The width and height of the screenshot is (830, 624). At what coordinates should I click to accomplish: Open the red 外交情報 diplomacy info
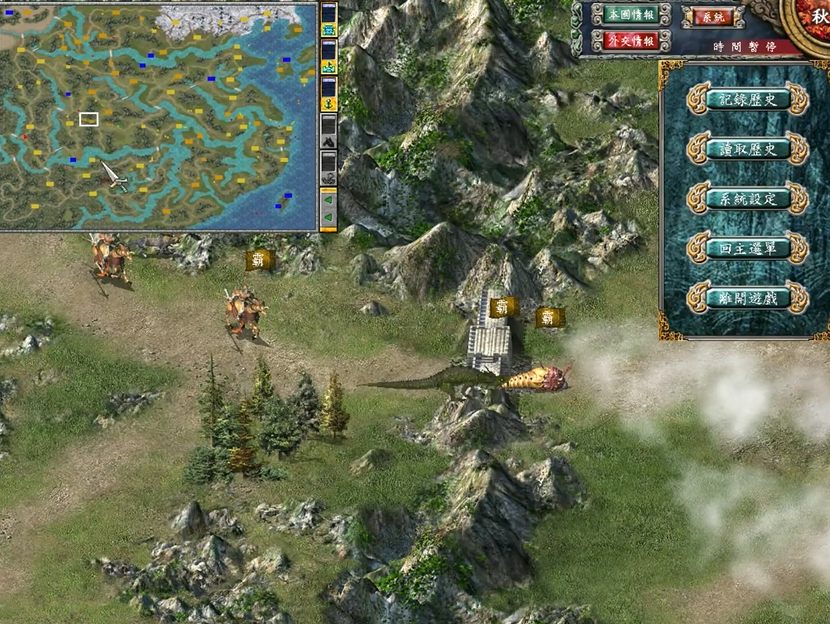(624, 40)
